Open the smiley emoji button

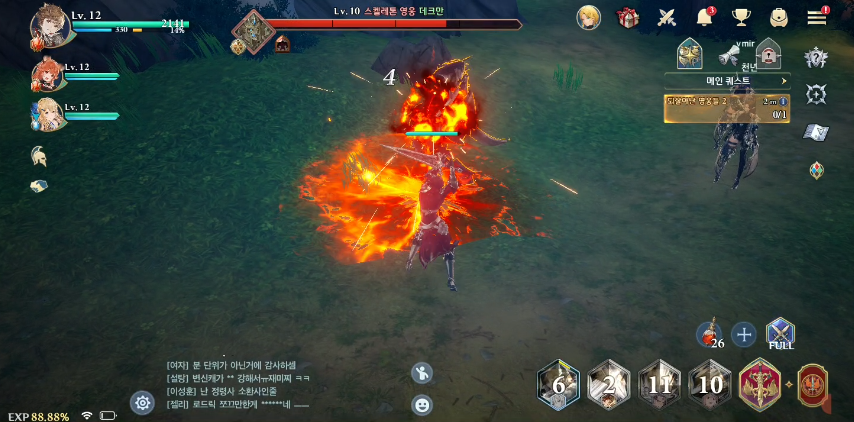[422, 405]
